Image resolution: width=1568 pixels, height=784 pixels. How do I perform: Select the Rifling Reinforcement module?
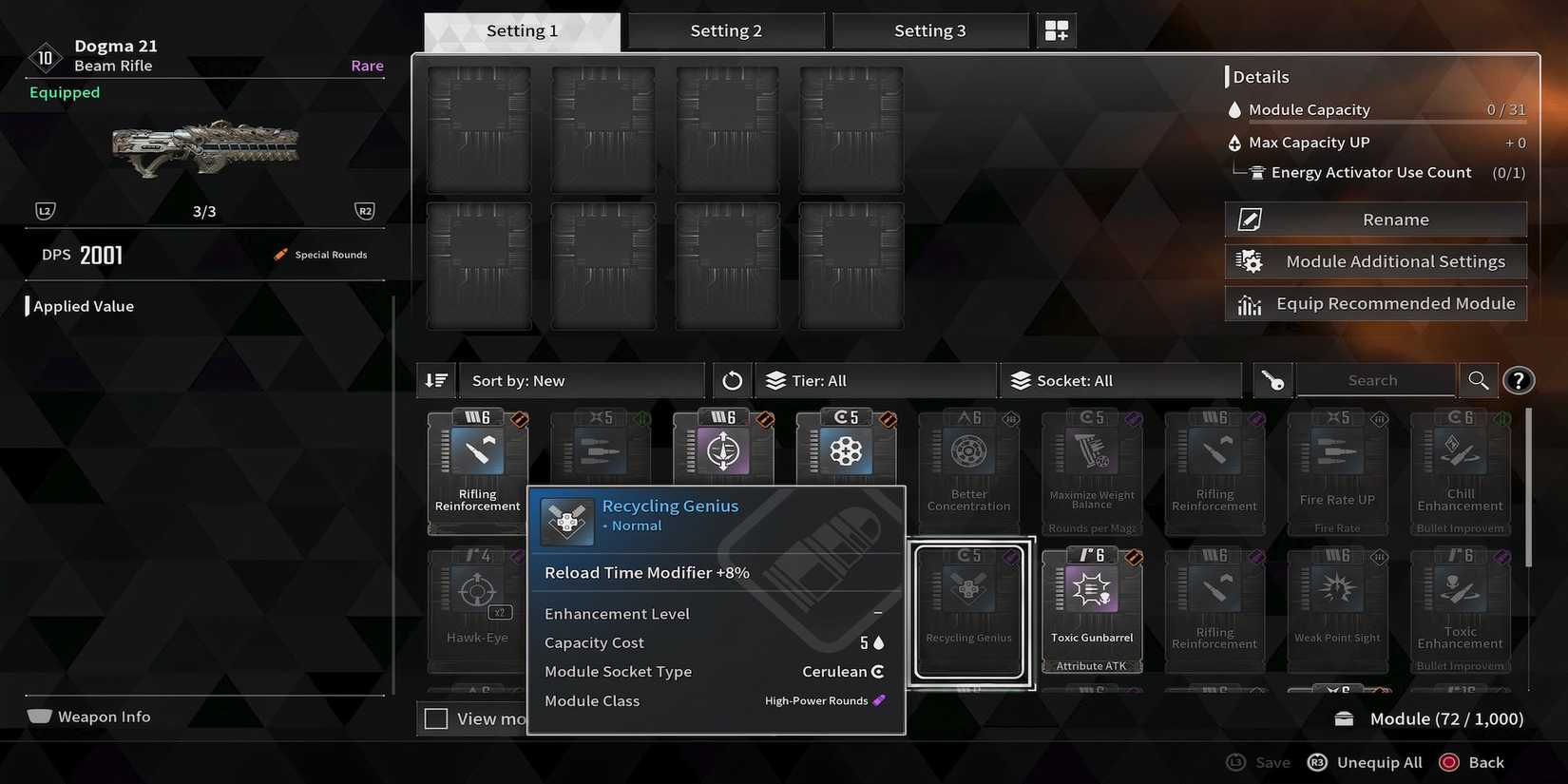coord(478,470)
